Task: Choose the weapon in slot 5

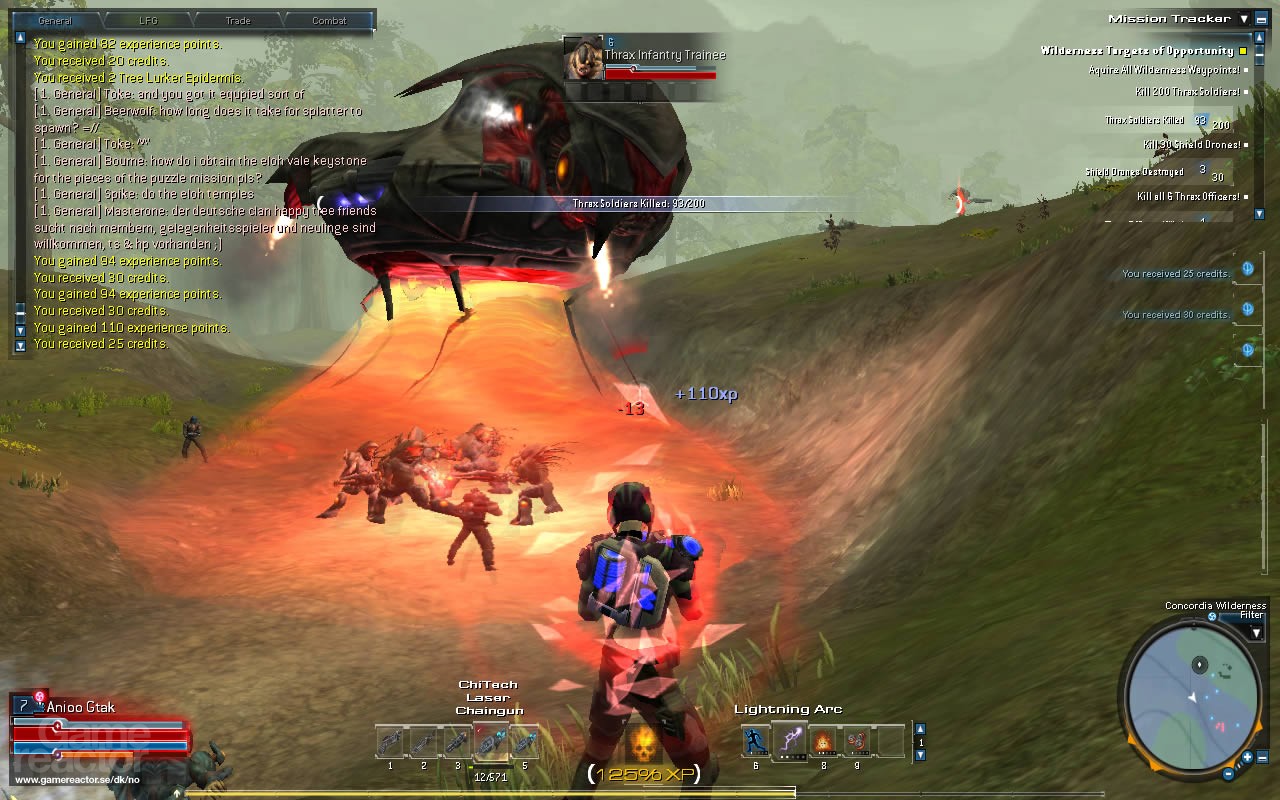Action: click(524, 742)
